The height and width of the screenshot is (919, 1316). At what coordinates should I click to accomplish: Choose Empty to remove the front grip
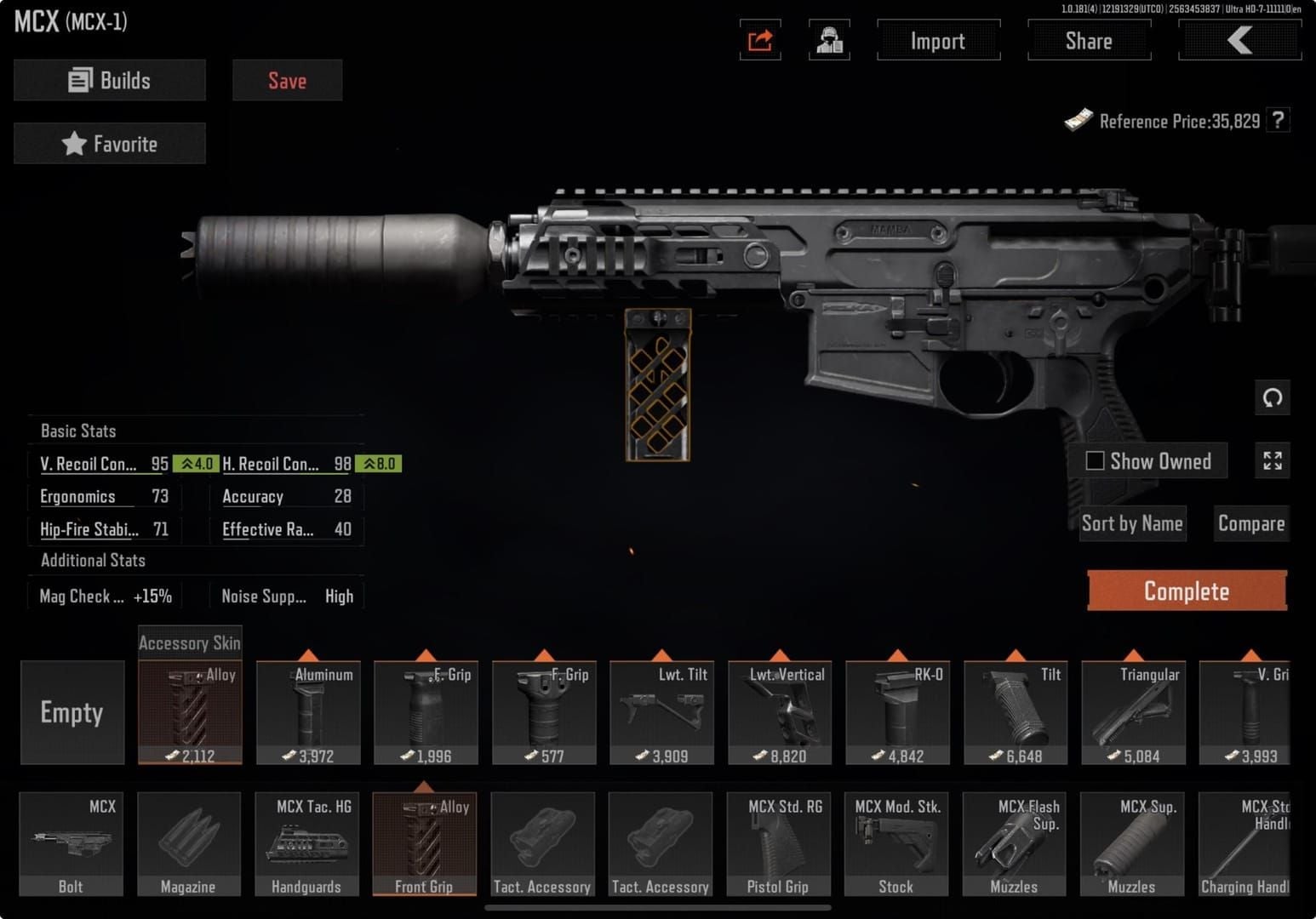click(72, 713)
